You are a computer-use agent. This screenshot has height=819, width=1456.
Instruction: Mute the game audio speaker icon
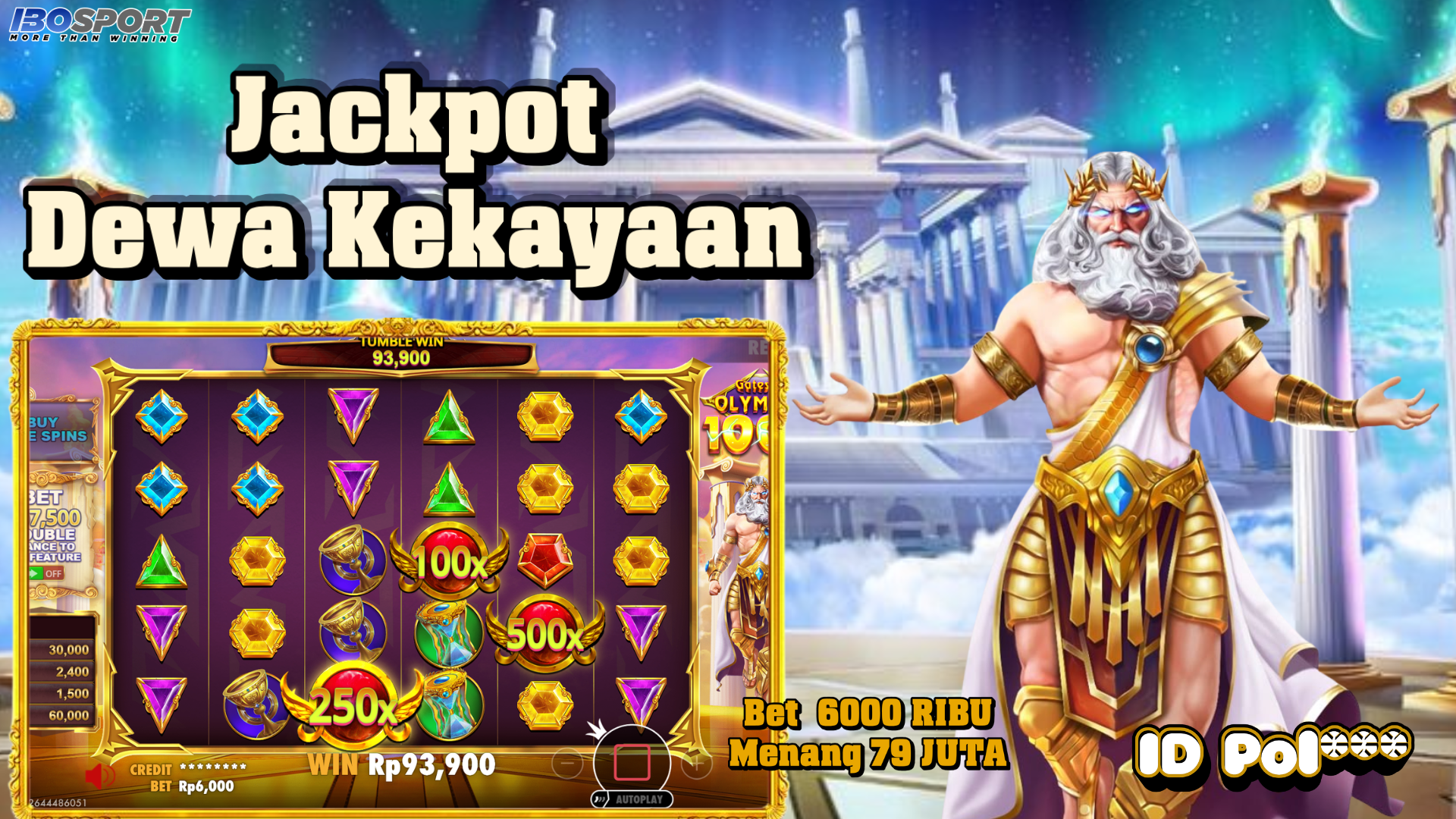(x=100, y=775)
